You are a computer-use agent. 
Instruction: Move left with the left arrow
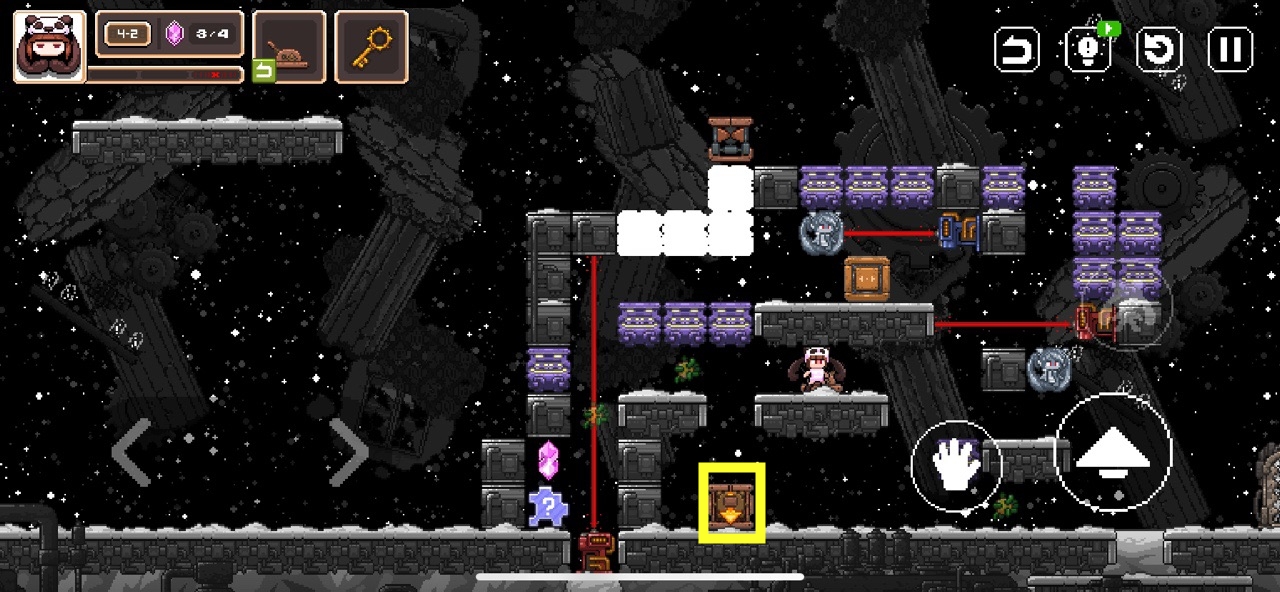(x=132, y=452)
